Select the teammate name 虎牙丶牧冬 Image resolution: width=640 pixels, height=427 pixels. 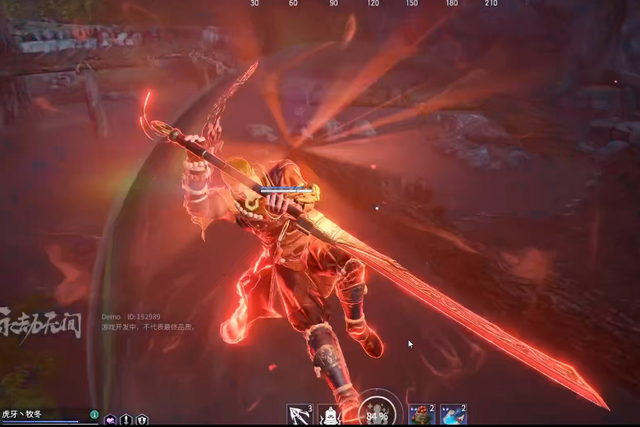click(22, 412)
